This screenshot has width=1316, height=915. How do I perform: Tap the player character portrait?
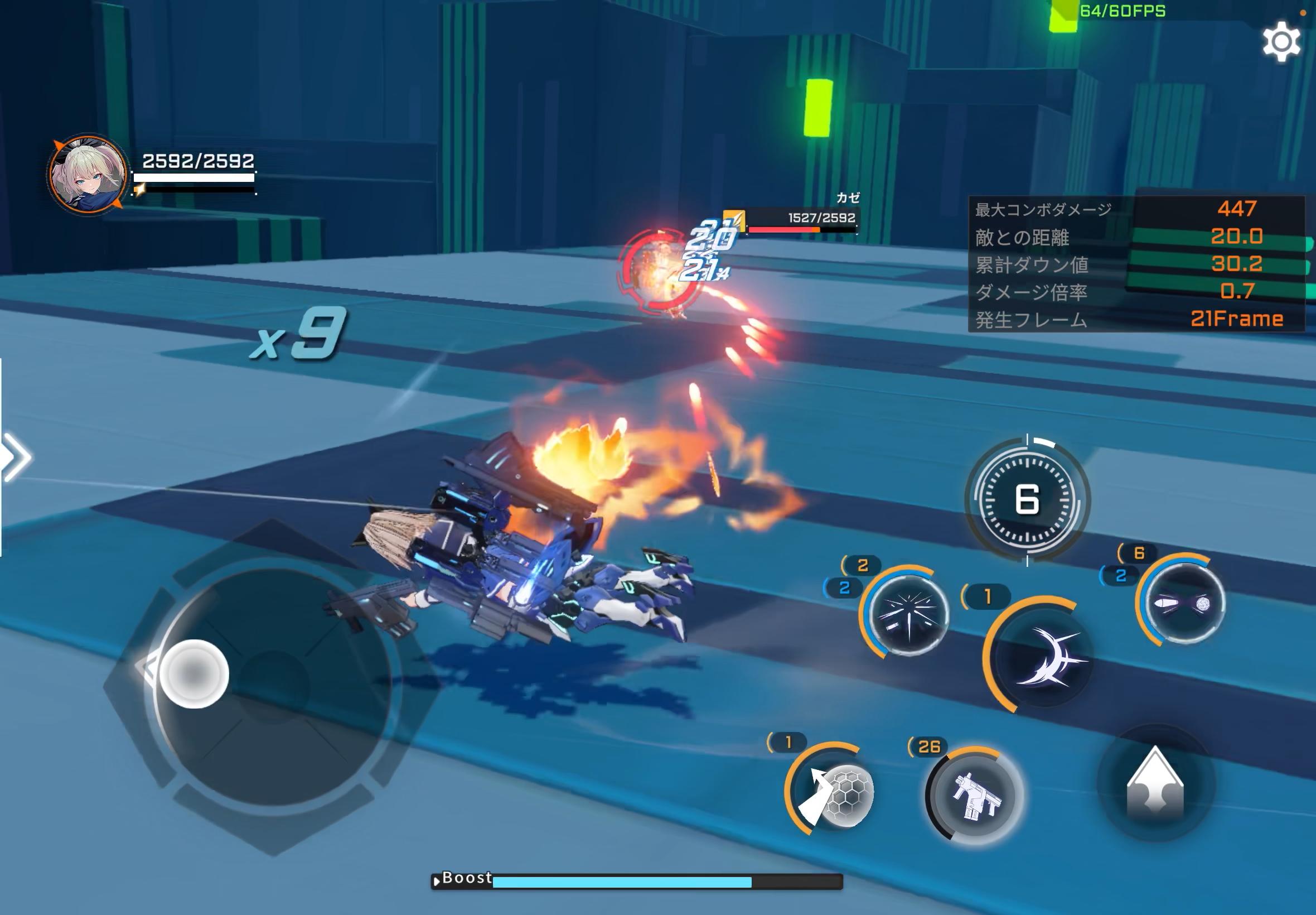click(x=87, y=173)
